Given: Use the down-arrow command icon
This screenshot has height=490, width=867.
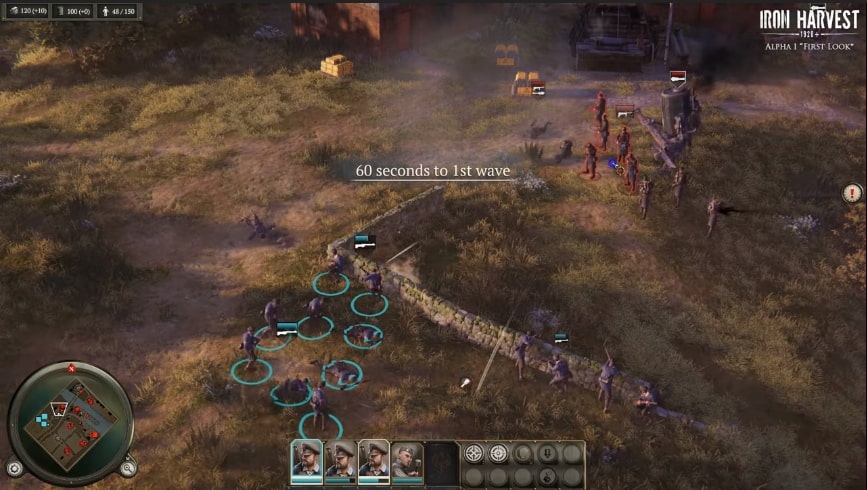Looking at the screenshot, I should [547, 454].
